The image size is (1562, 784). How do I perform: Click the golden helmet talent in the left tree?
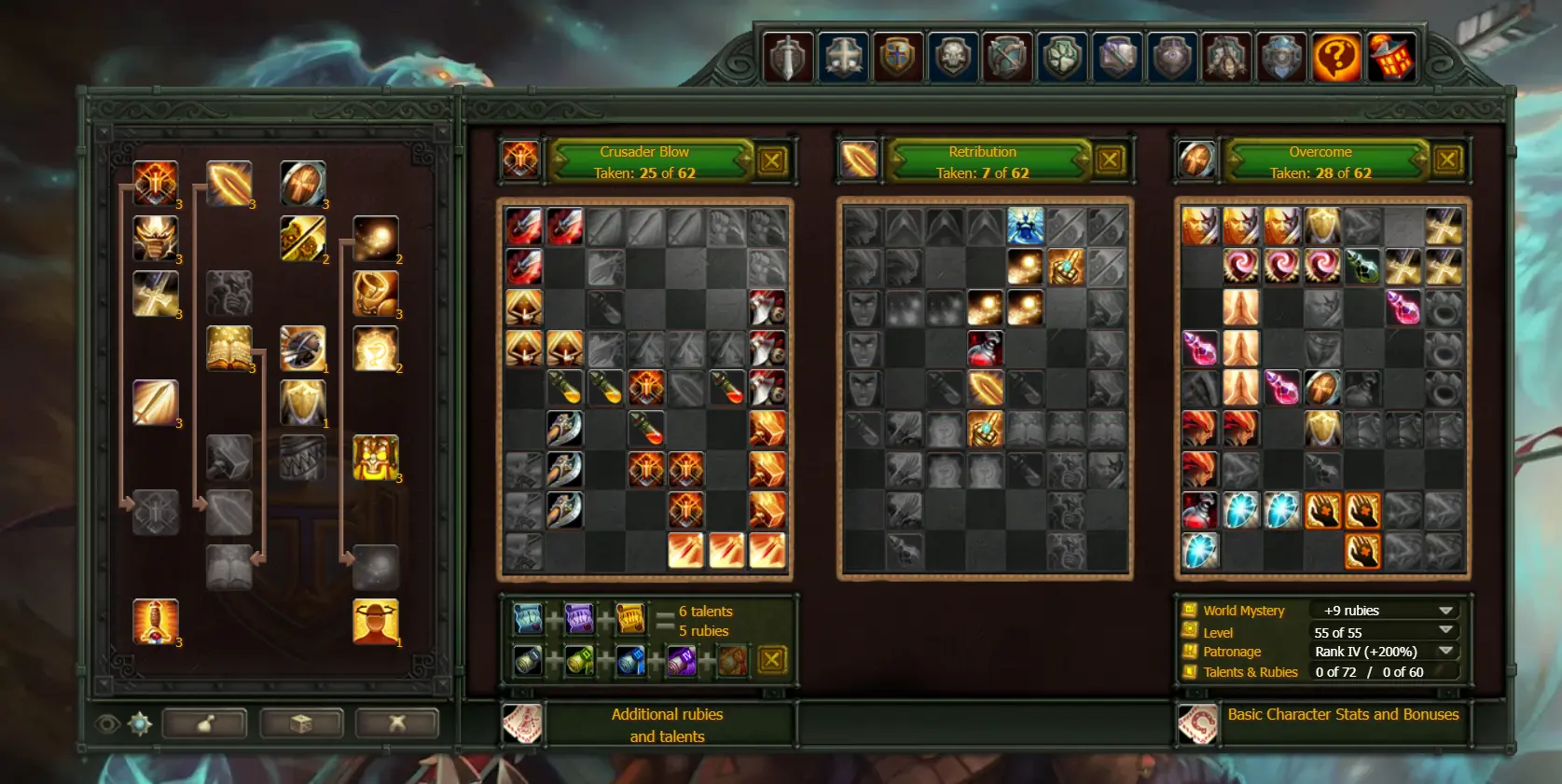click(156, 239)
